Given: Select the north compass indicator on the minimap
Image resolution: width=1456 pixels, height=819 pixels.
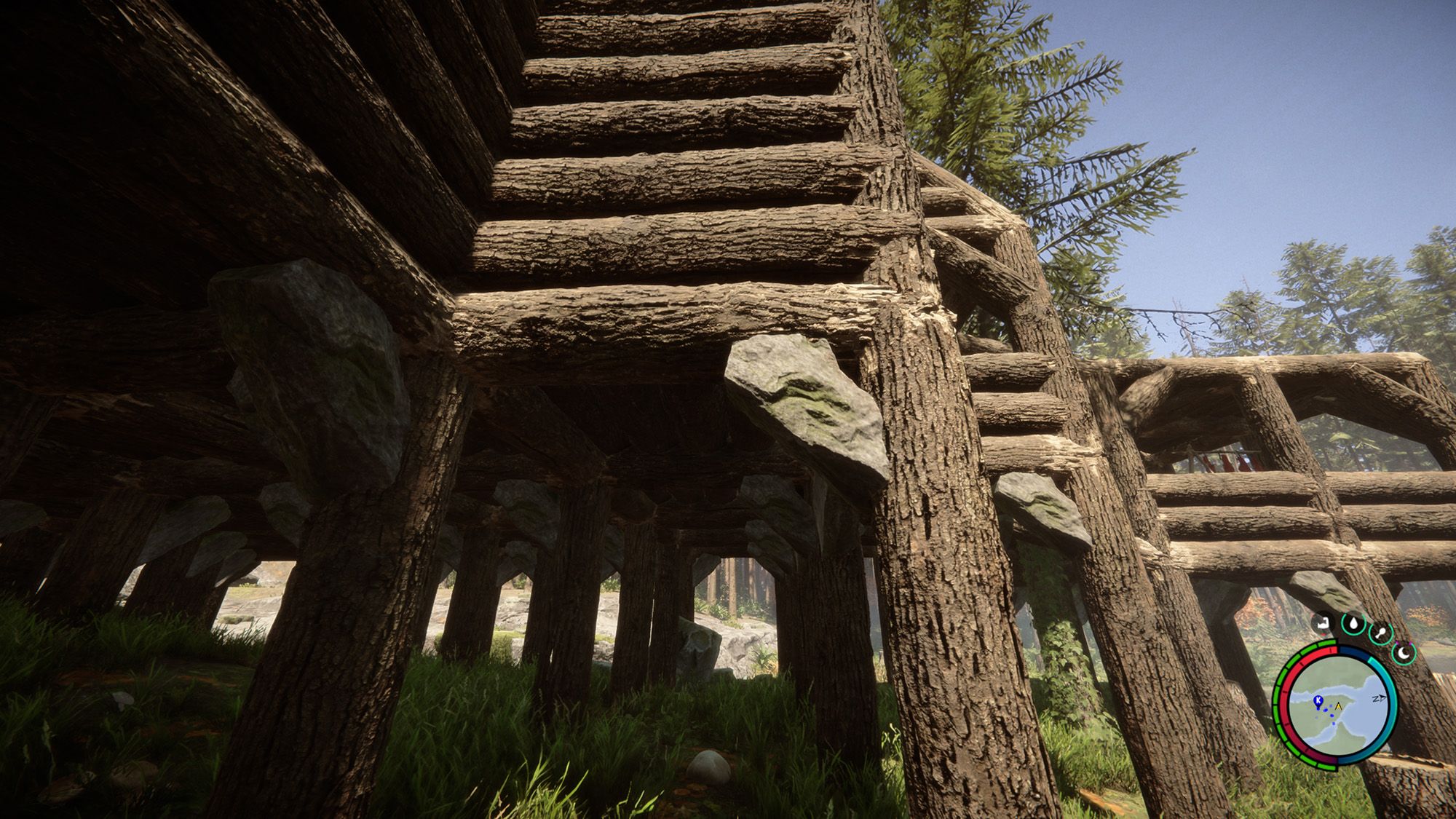Looking at the screenshot, I should coord(1378,697).
